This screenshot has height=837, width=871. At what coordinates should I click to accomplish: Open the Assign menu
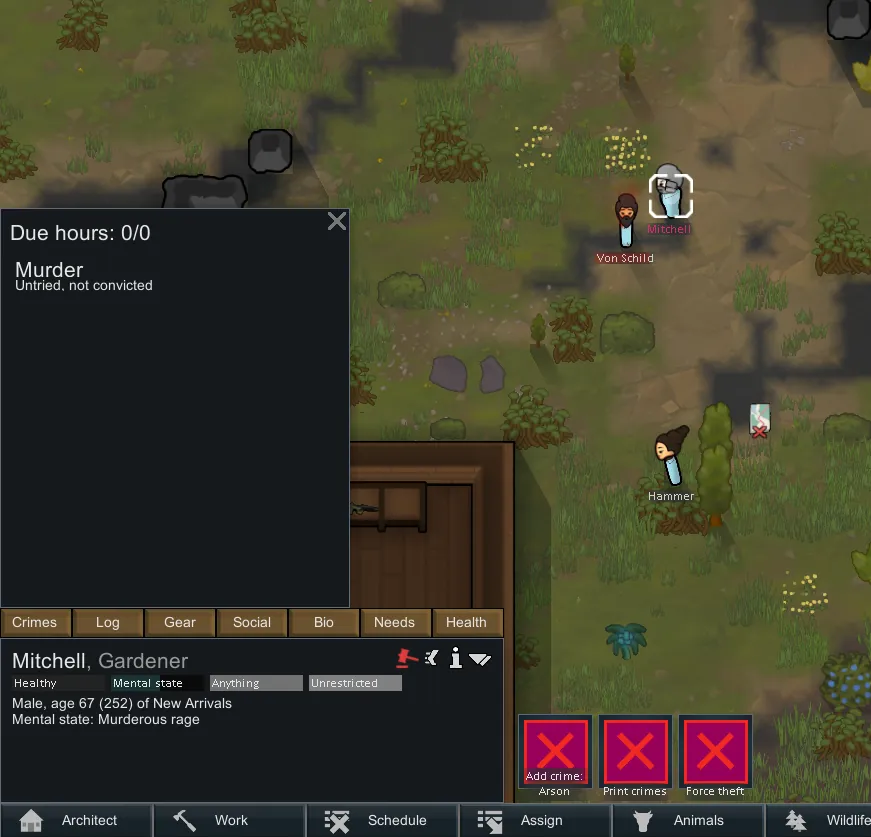535,820
